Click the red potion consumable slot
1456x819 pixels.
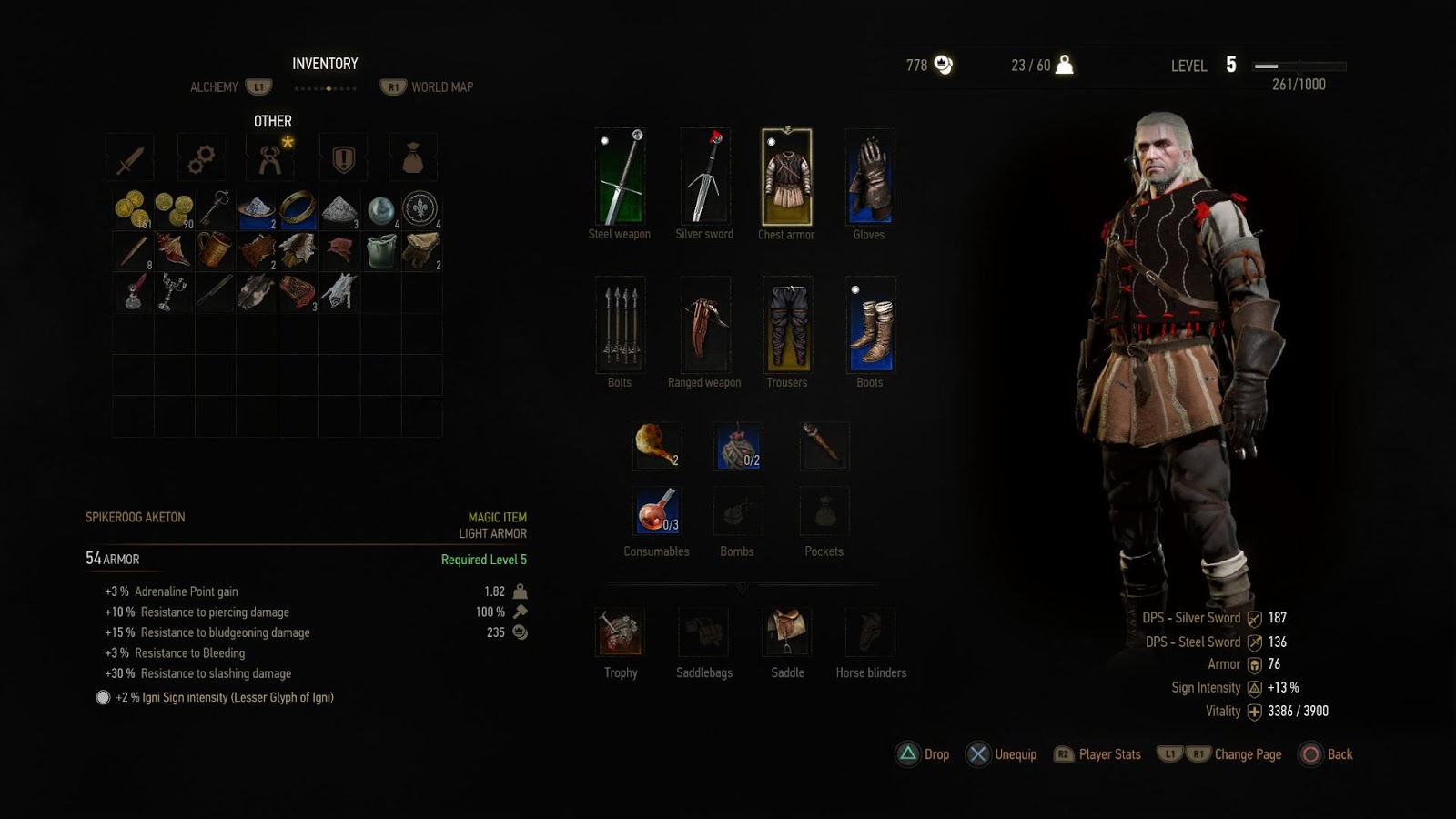tap(656, 511)
